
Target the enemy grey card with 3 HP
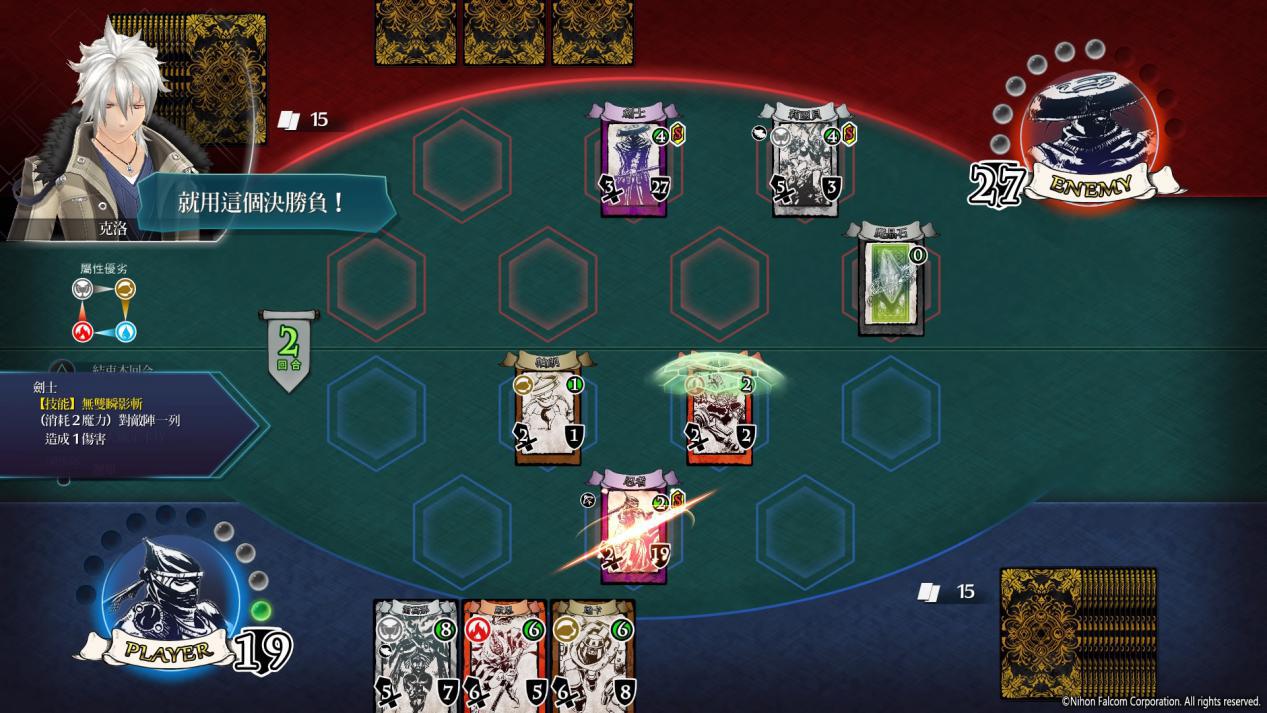click(x=806, y=163)
